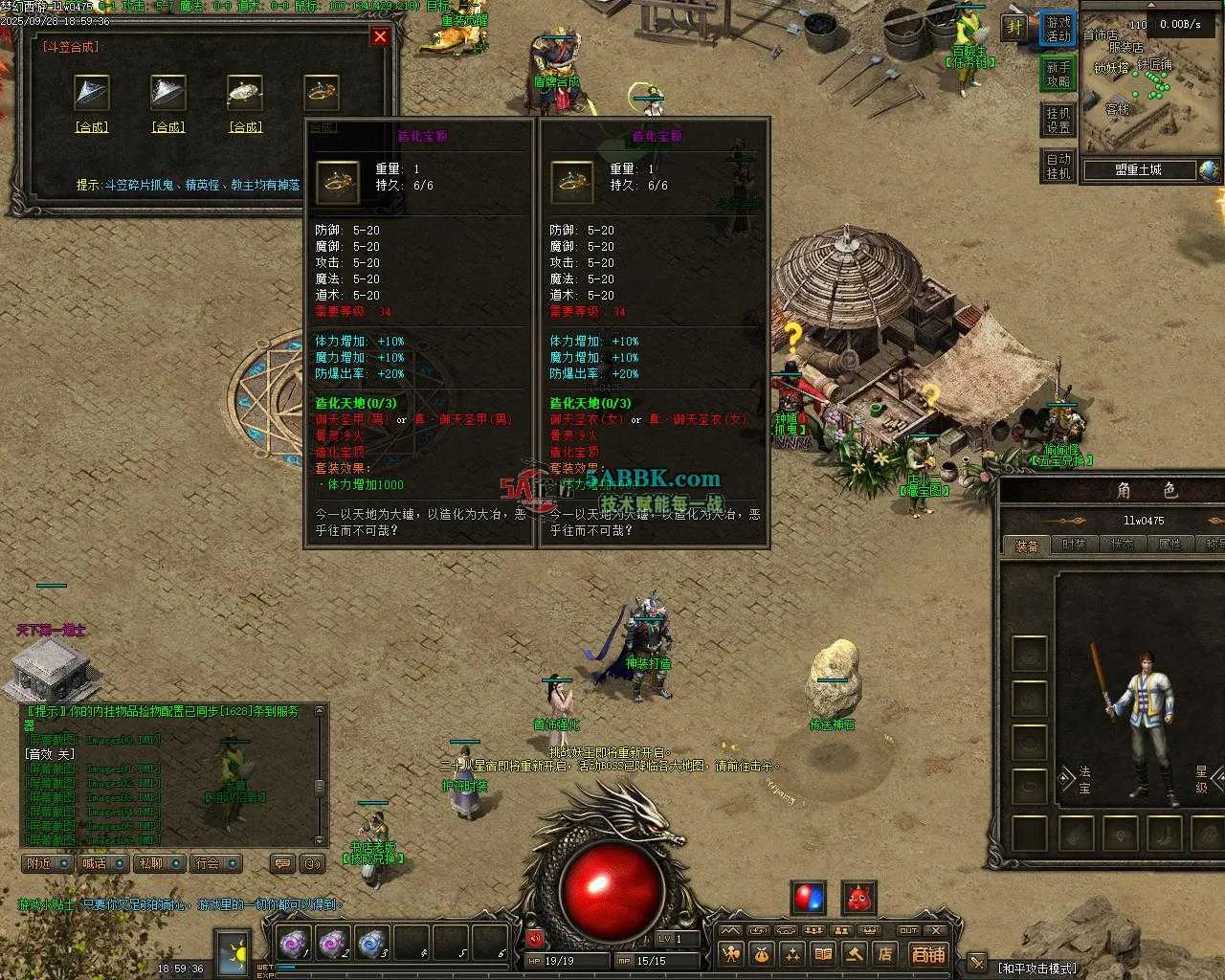The image size is (1225, 980).
Task: Select hotbar slot 1 purple swirl stone
Action: click(x=293, y=945)
